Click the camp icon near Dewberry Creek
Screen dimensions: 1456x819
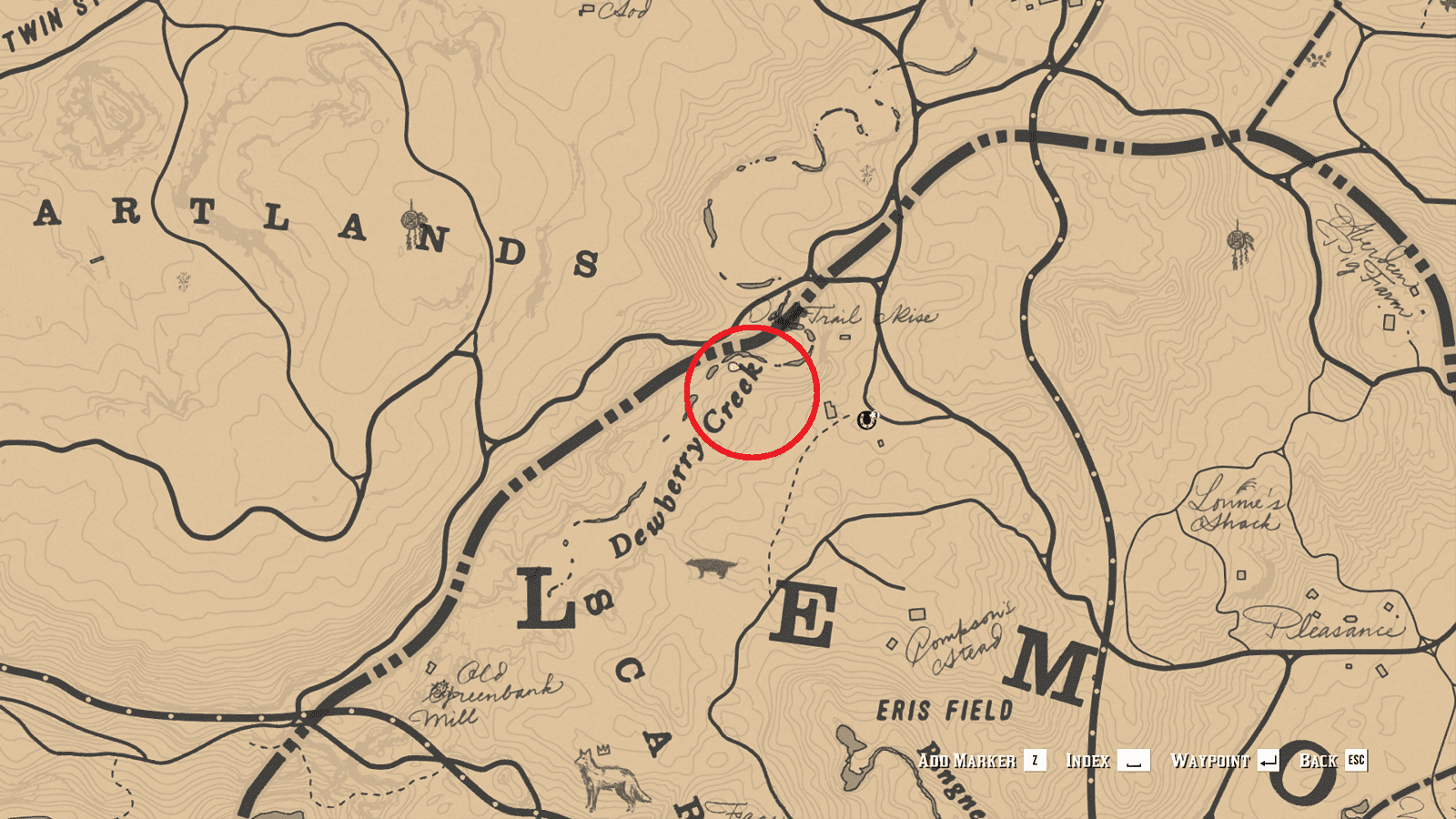(x=865, y=419)
